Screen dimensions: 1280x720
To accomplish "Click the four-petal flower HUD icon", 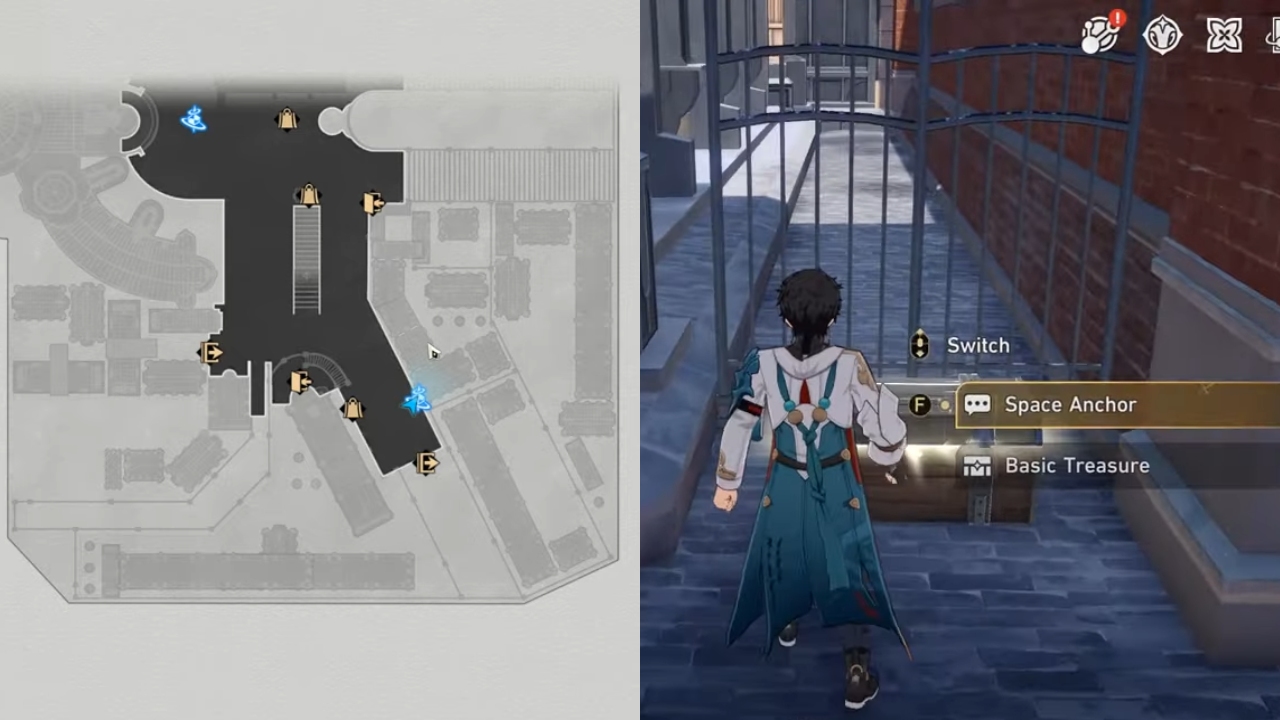I will click(1224, 35).
